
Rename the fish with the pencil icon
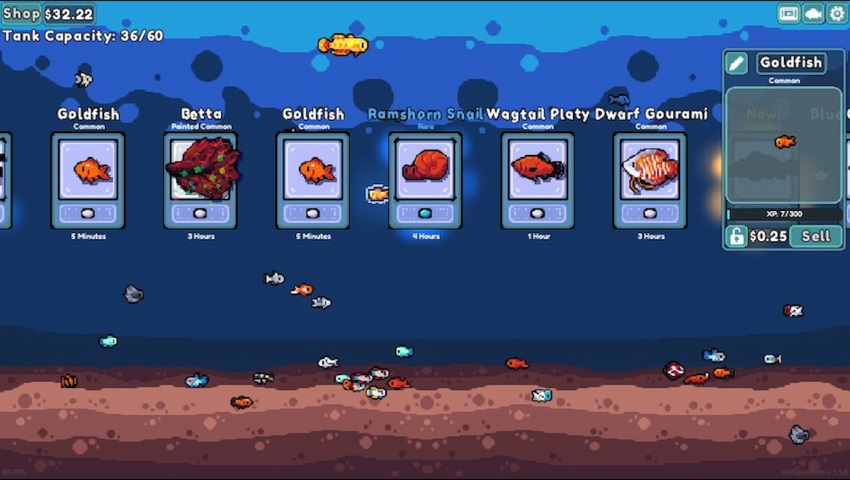736,63
